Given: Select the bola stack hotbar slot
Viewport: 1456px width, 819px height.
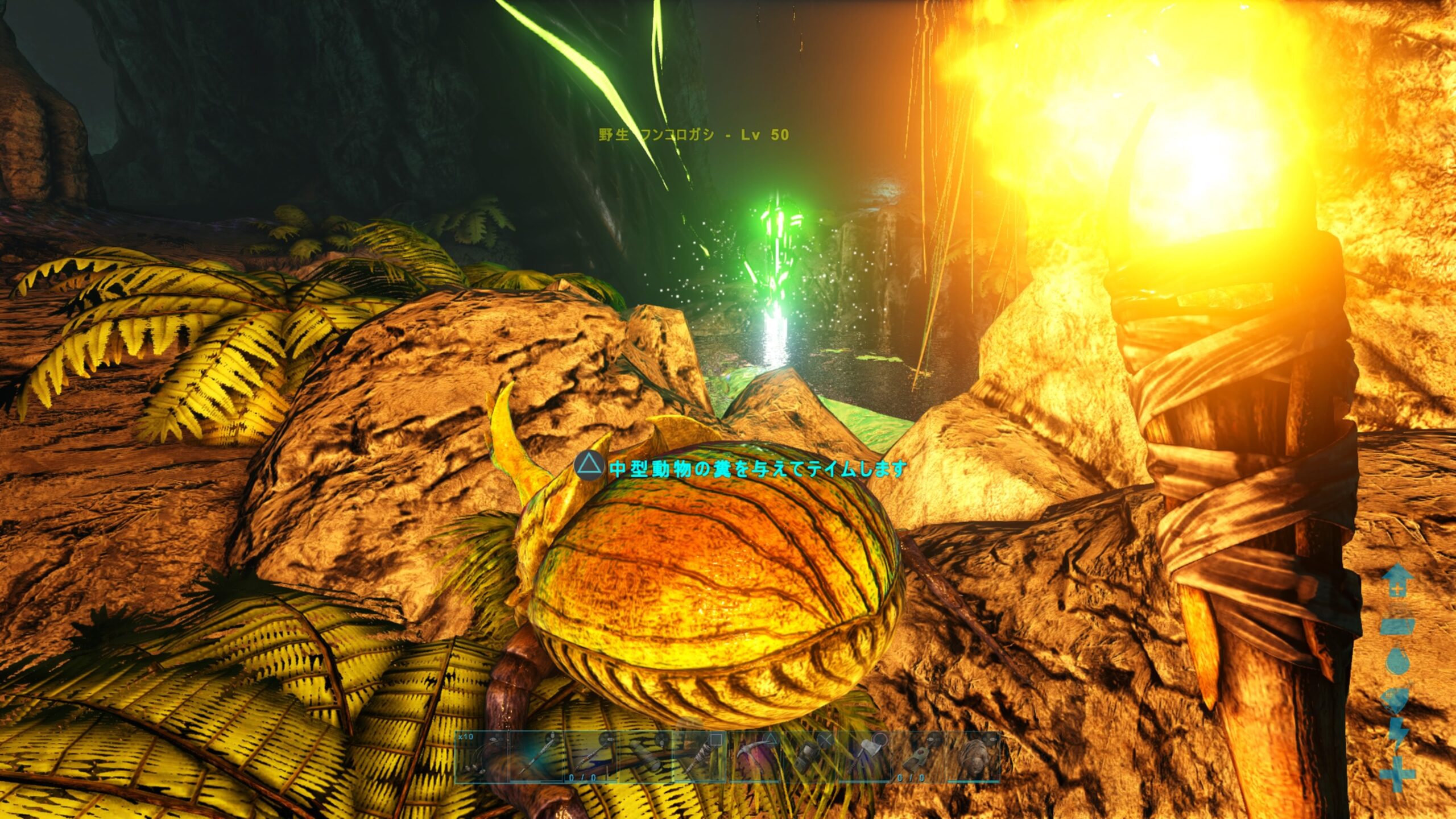Looking at the screenshot, I should coord(482,757).
